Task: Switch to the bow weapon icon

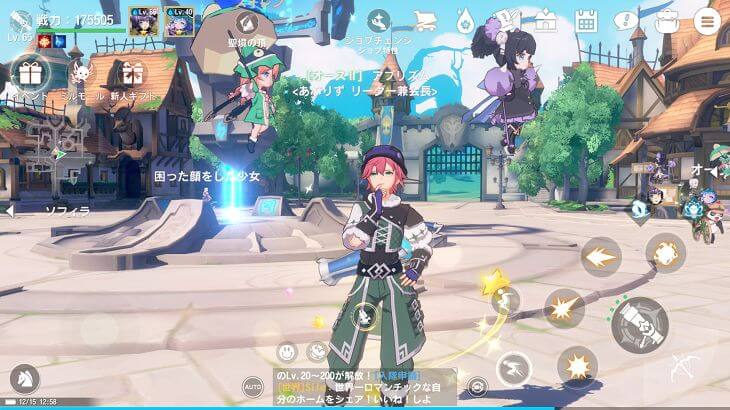Action: 684,367
